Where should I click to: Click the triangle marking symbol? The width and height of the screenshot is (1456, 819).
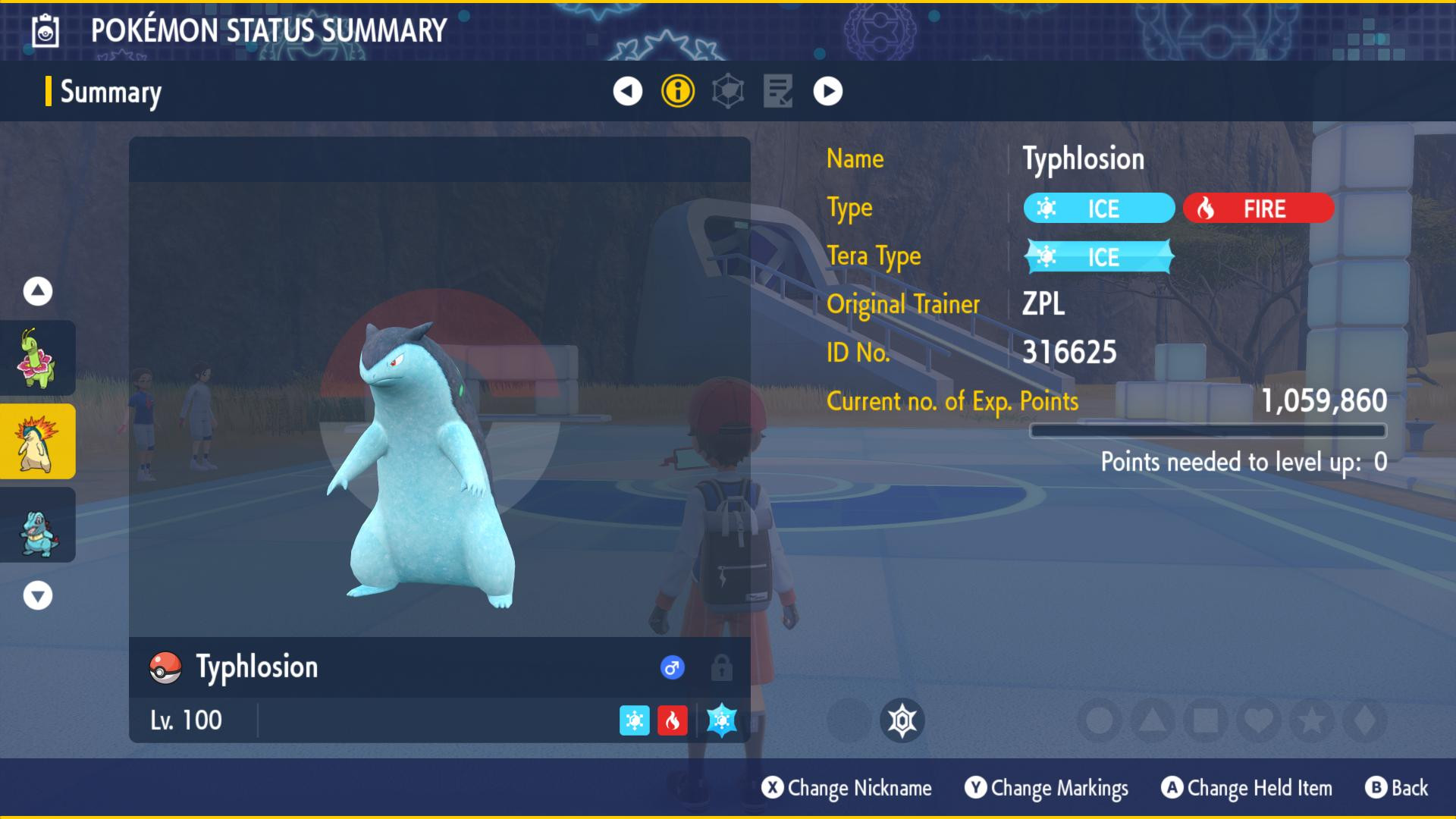[x=1153, y=720]
